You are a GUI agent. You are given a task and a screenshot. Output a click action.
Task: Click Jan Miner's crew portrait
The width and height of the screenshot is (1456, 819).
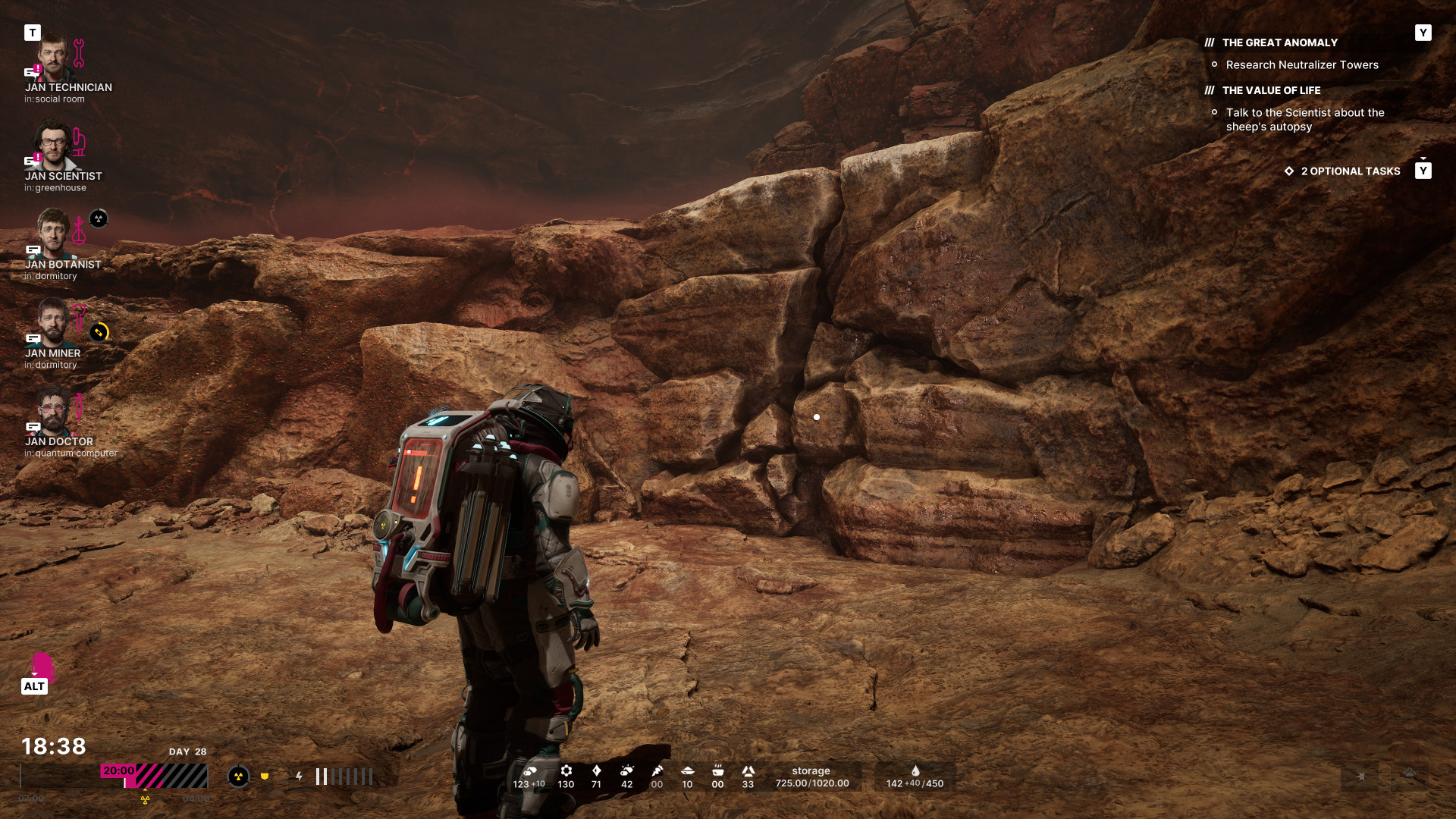(53, 322)
